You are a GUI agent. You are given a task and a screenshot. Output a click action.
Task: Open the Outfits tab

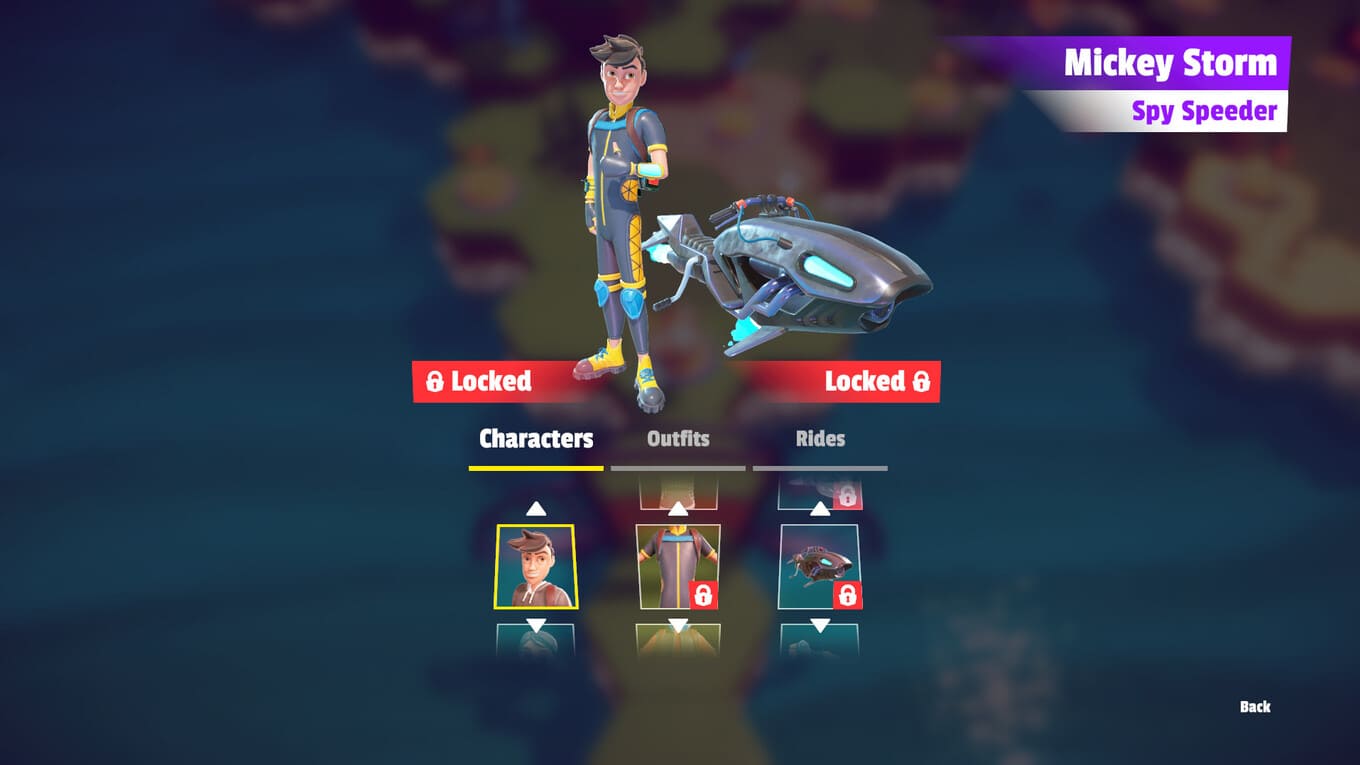(x=678, y=439)
